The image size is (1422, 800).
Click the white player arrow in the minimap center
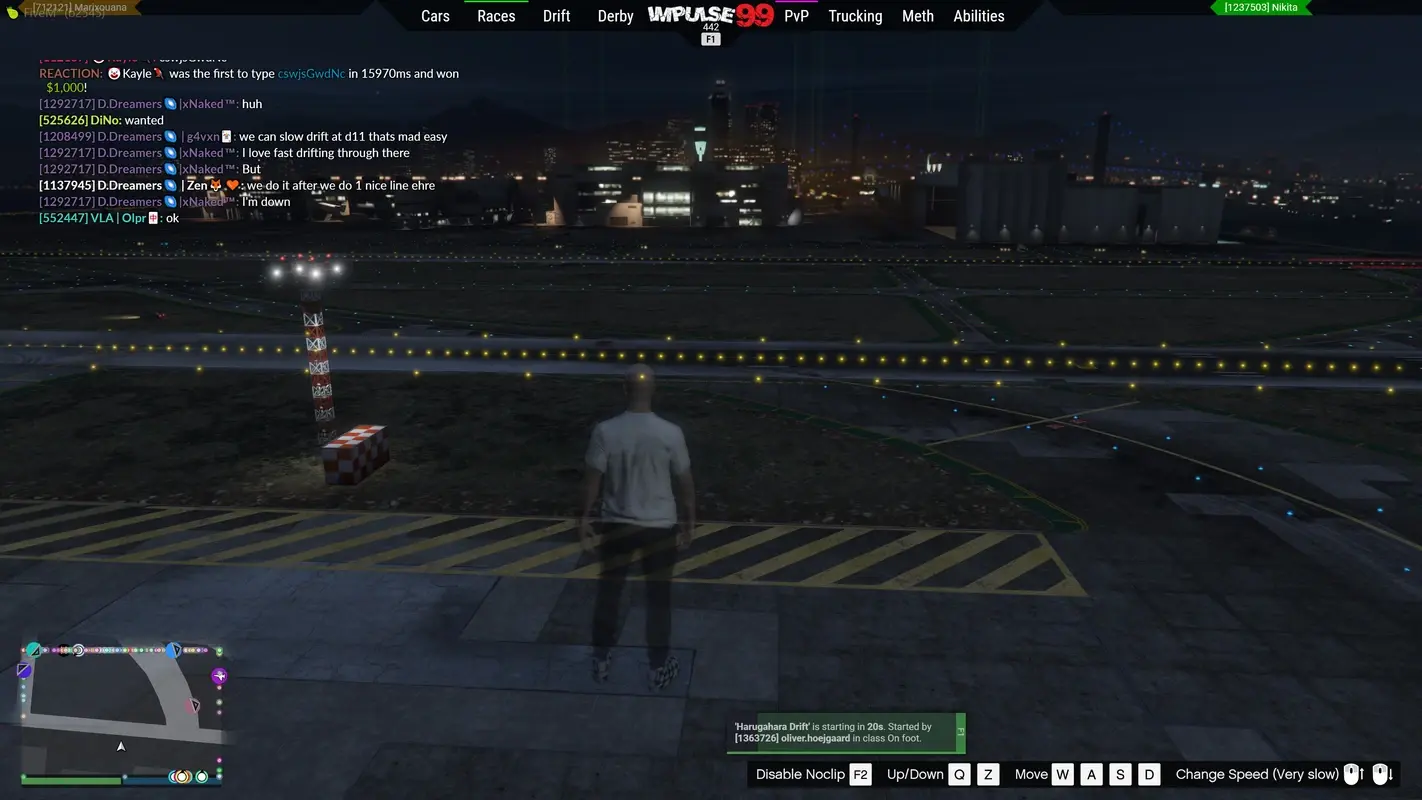click(x=121, y=746)
